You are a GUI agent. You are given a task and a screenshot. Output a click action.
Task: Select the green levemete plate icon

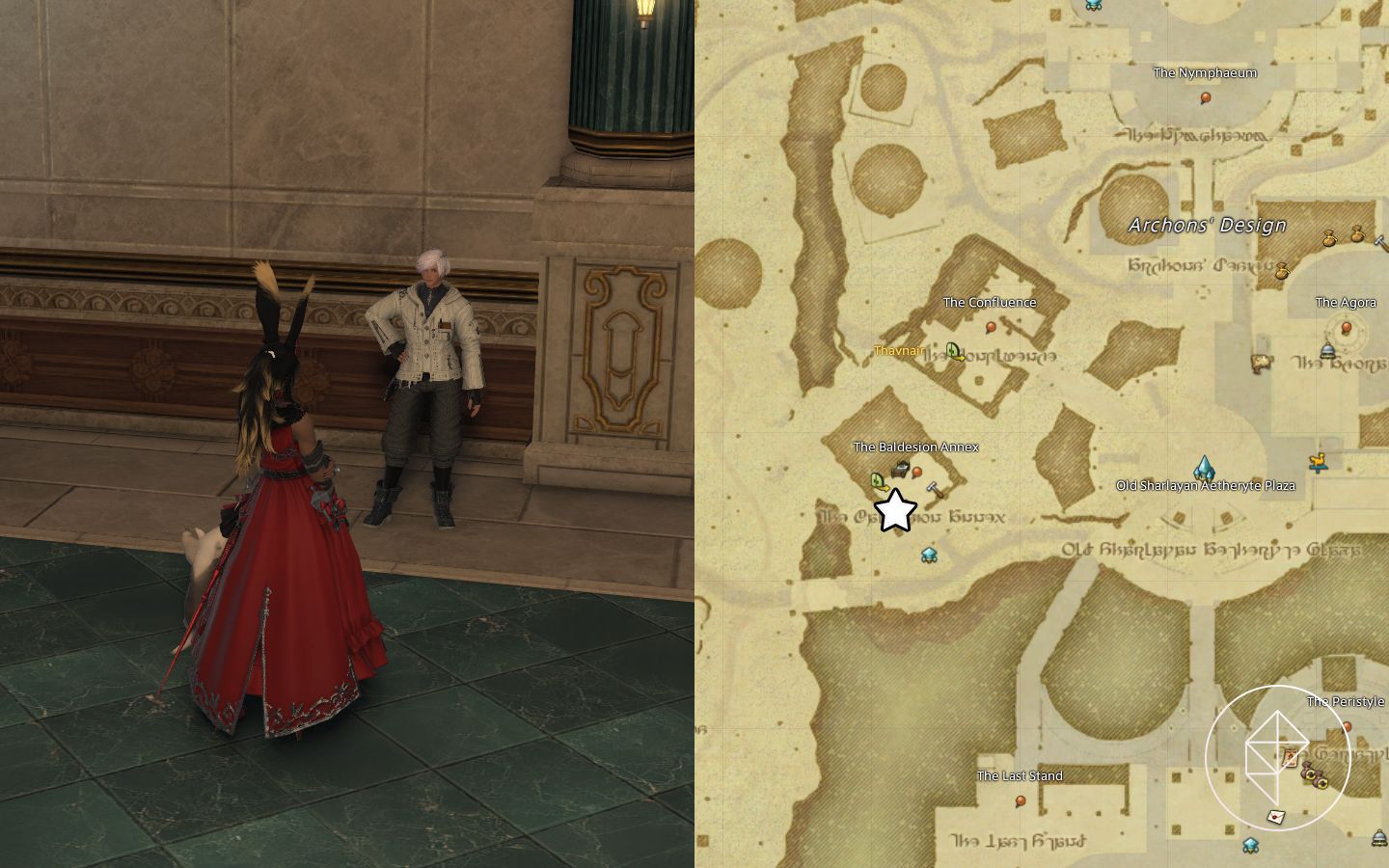coord(878,480)
